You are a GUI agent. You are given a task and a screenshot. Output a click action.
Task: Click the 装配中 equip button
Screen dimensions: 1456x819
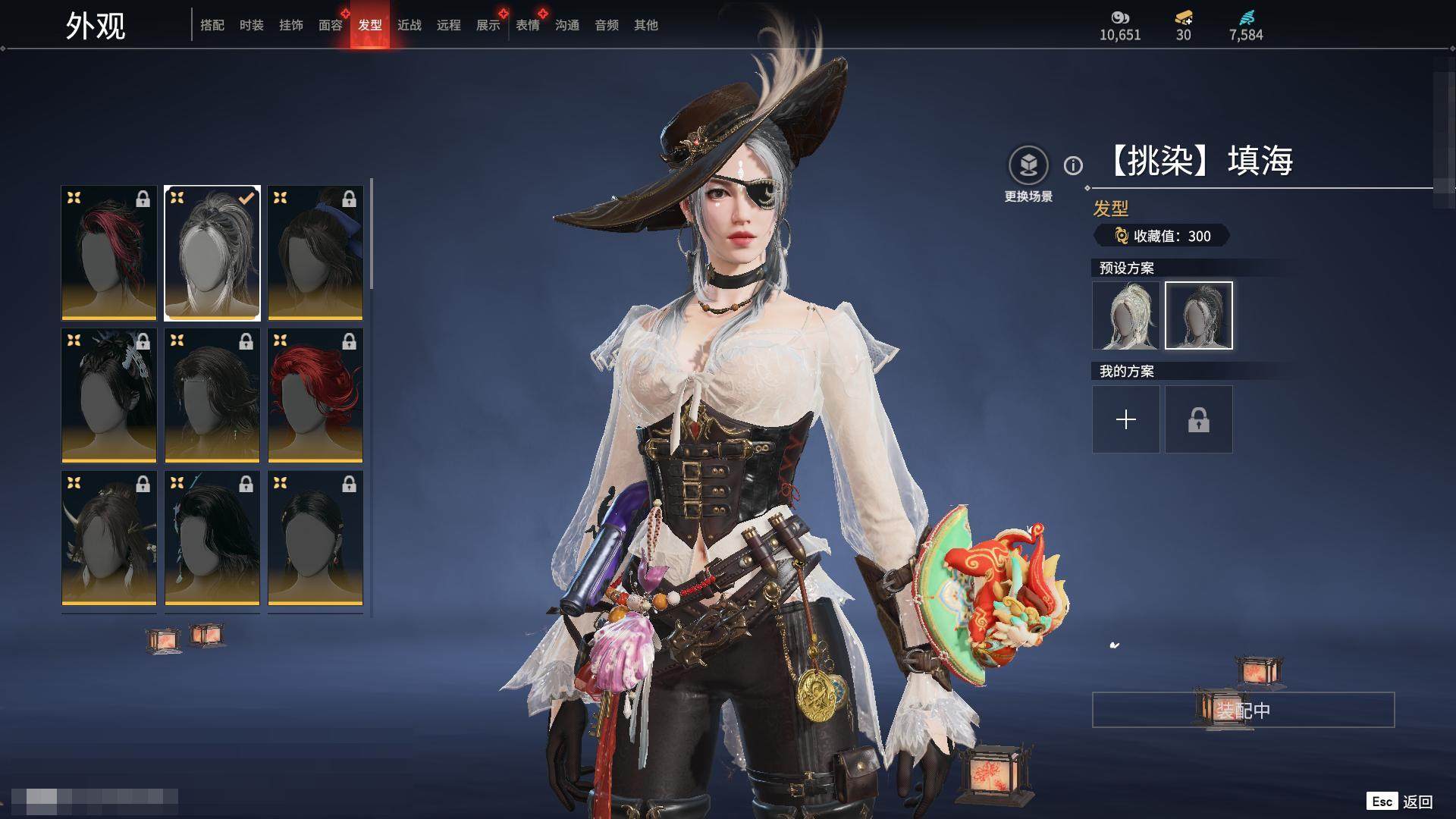[1243, 710]
